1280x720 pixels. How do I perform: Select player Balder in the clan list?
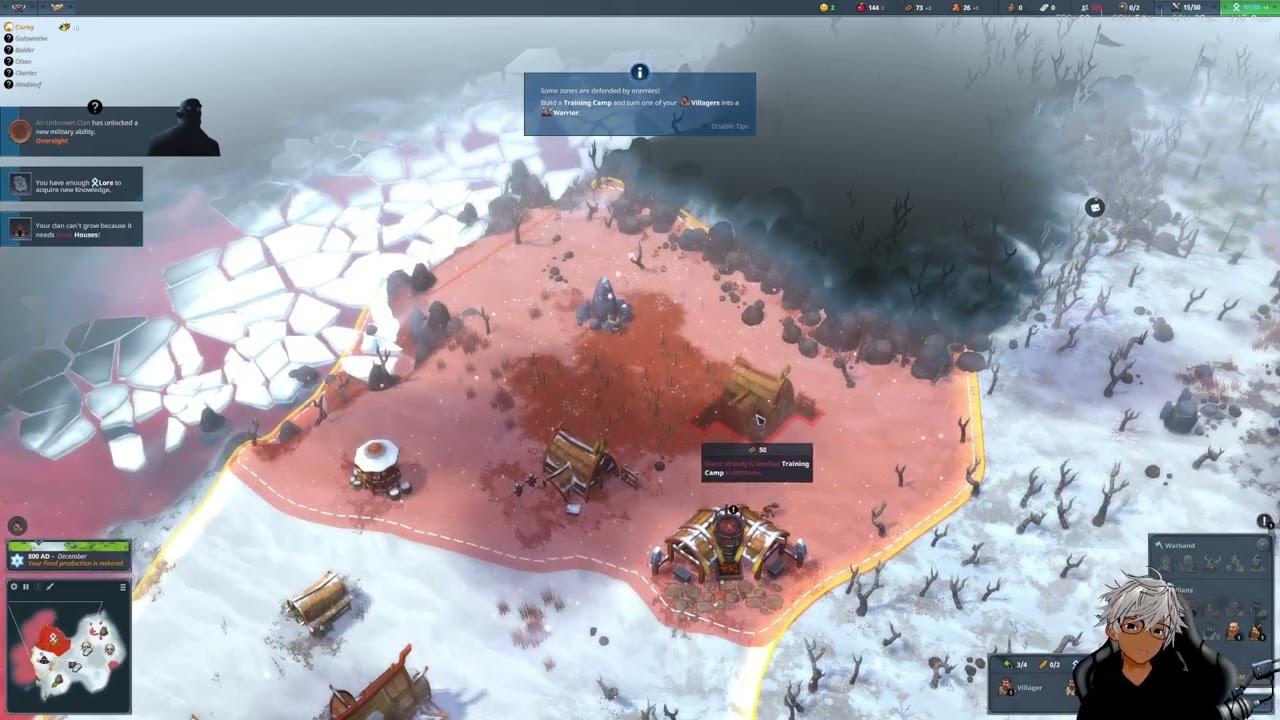24,50
